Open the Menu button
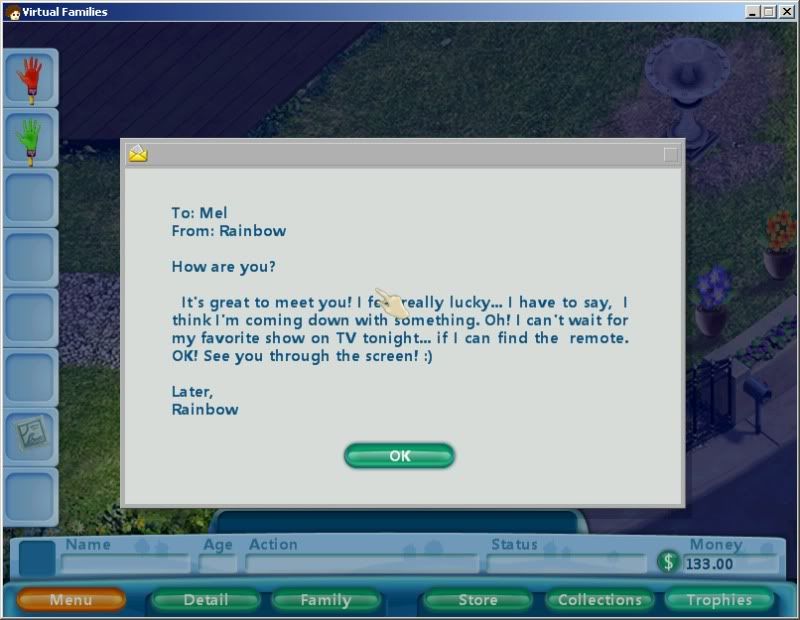This screenshot has height=620, width=800. tap(71, 600)
